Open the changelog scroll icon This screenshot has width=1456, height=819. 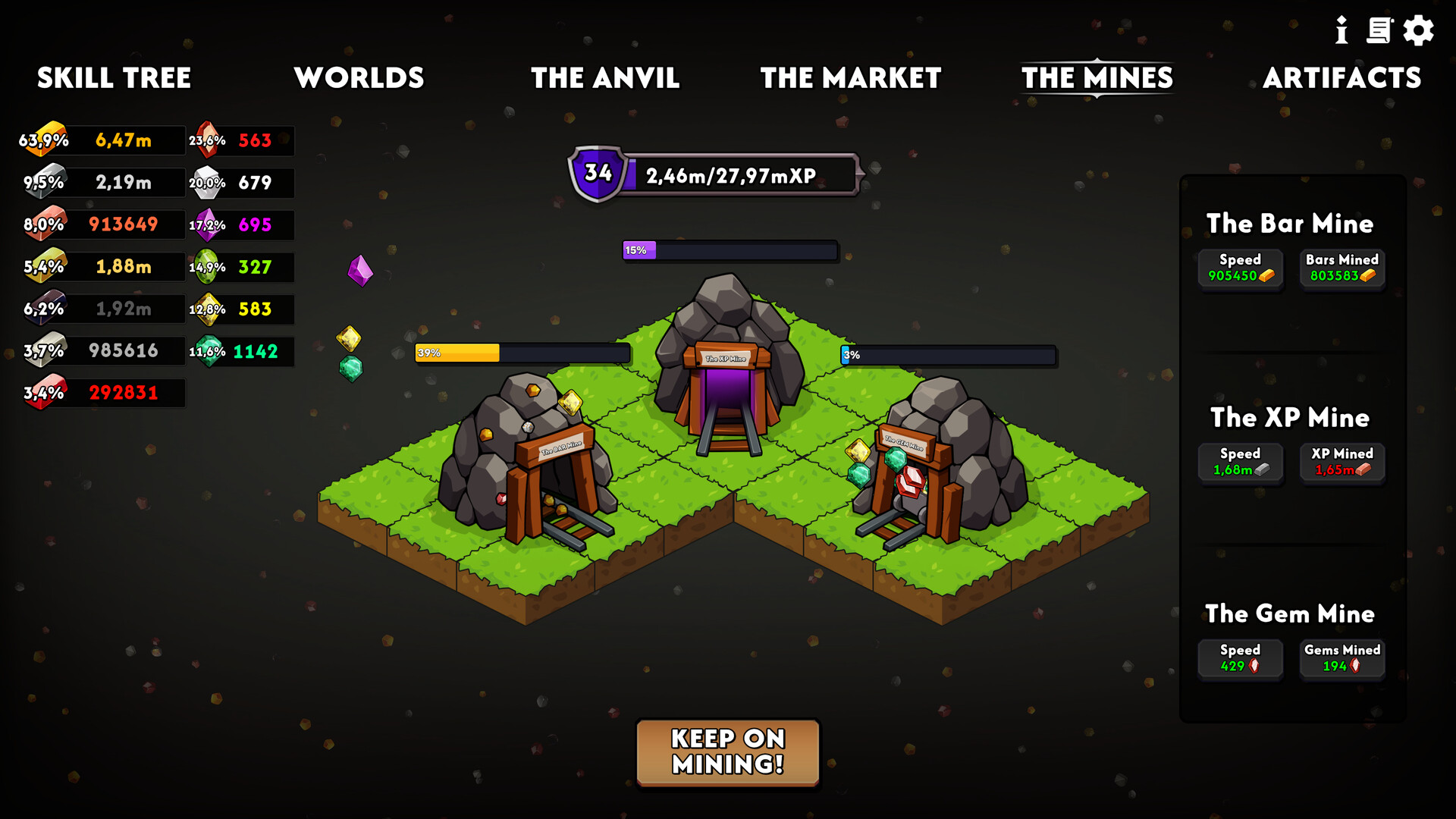pos(1379,31)
